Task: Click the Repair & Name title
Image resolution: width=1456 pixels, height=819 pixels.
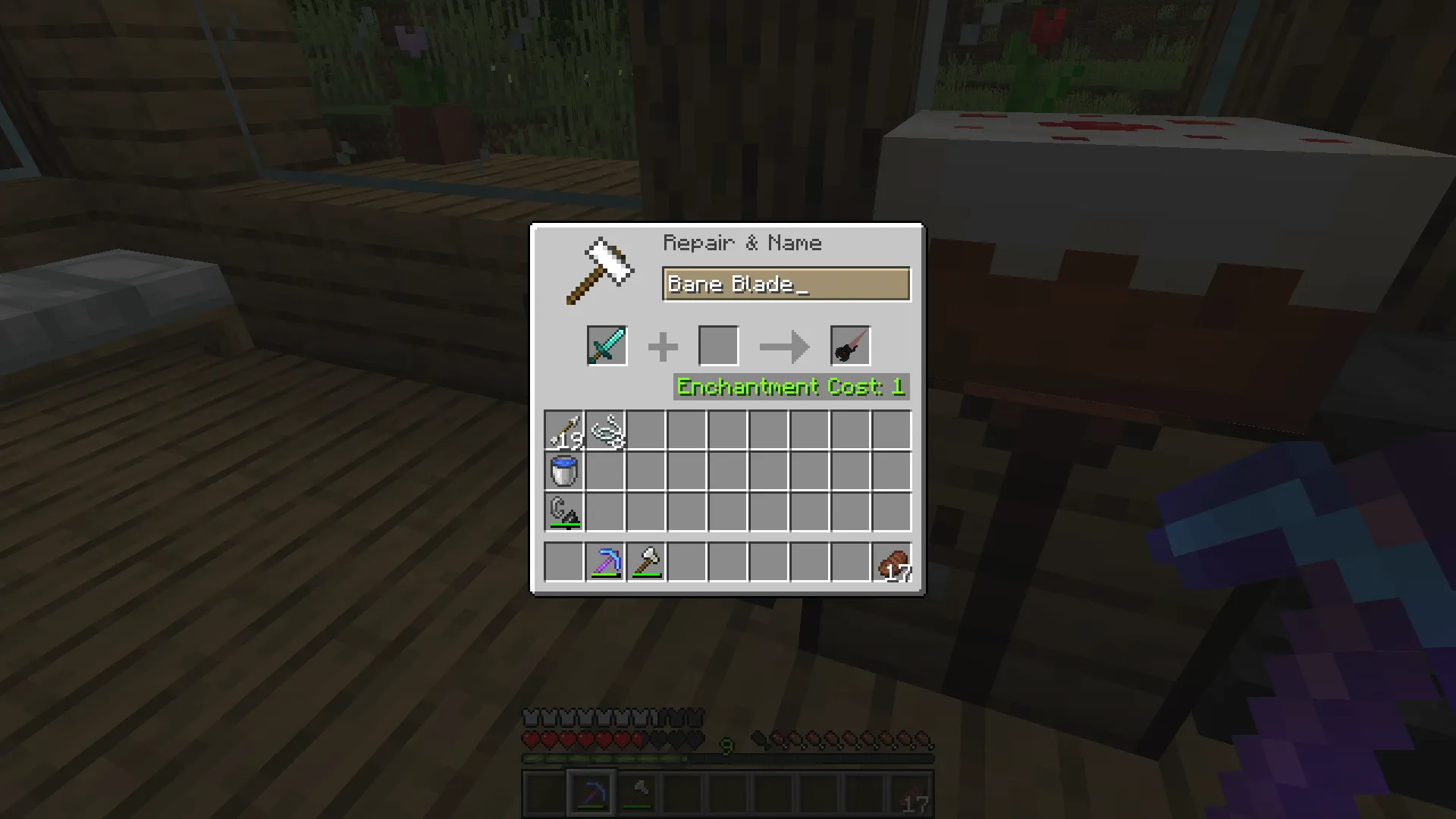Action: 742,243
